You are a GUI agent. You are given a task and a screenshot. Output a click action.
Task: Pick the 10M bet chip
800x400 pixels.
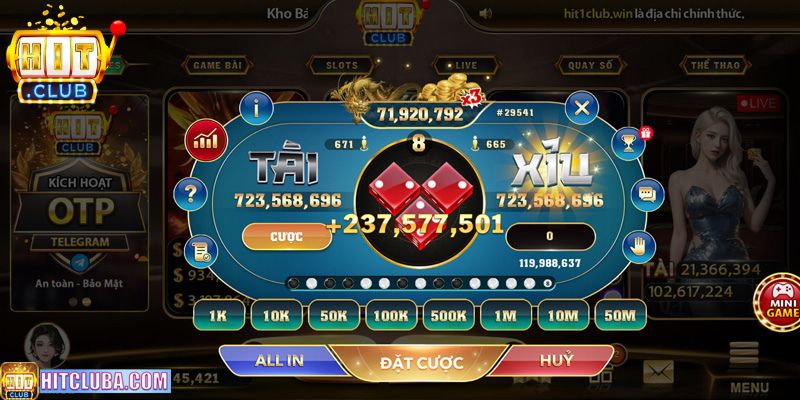563,316
